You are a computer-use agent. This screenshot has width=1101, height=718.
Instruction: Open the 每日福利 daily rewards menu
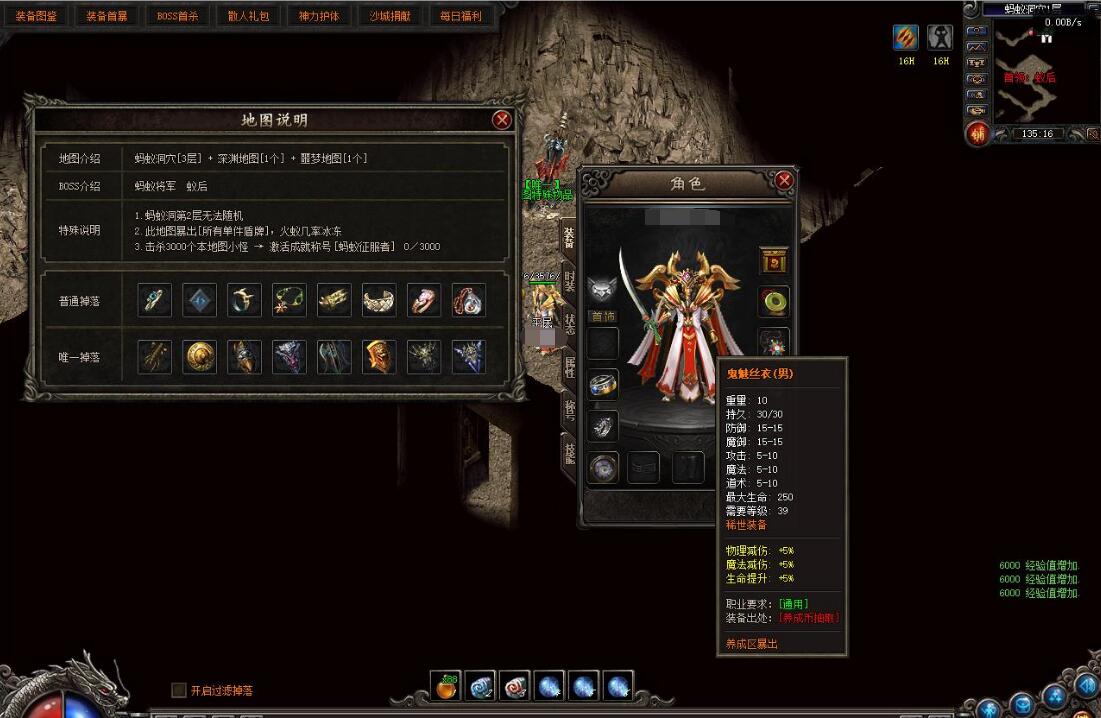coord(461,16)
